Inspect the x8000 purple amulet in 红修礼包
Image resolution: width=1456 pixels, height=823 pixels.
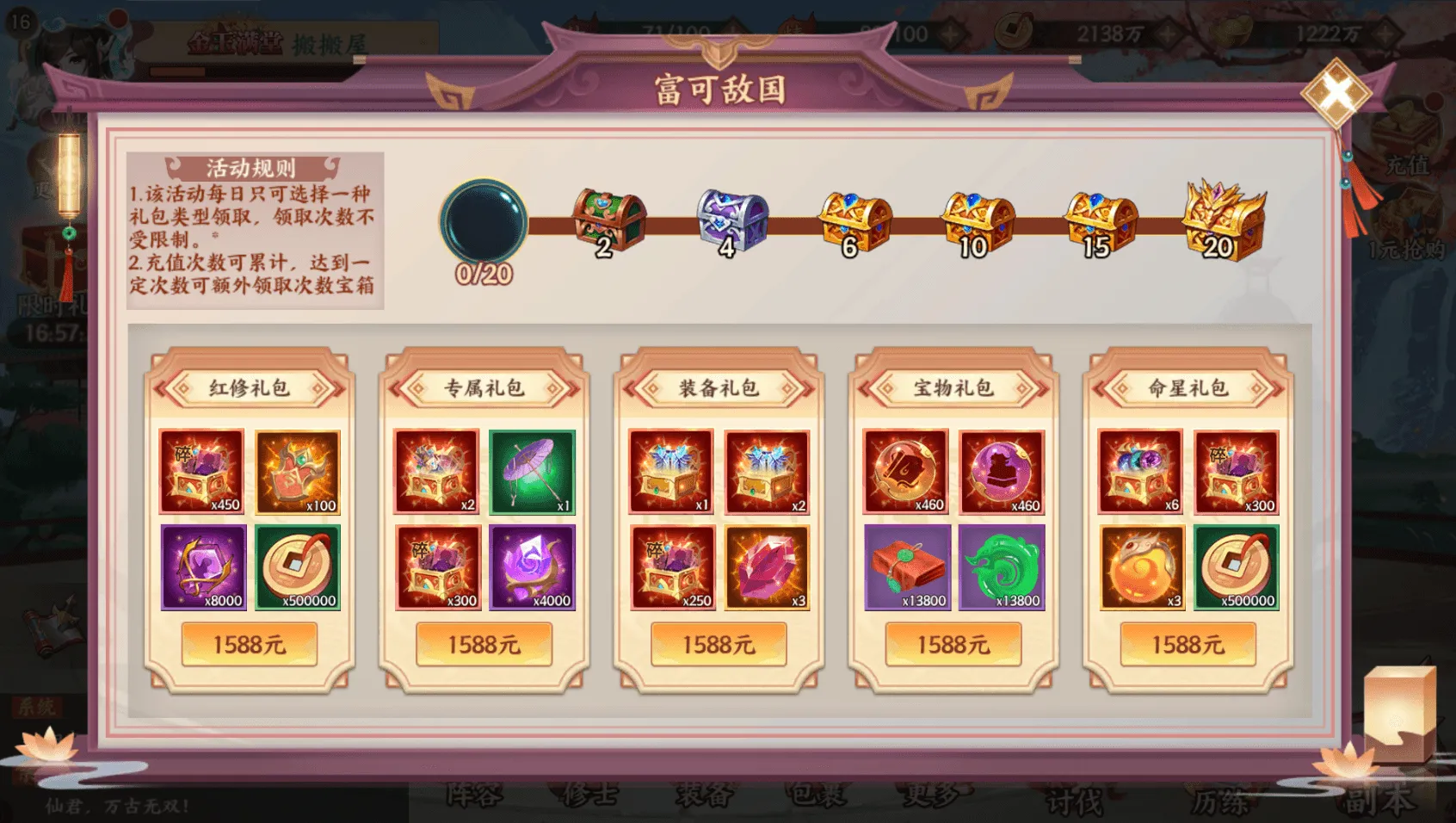[203, 567]
